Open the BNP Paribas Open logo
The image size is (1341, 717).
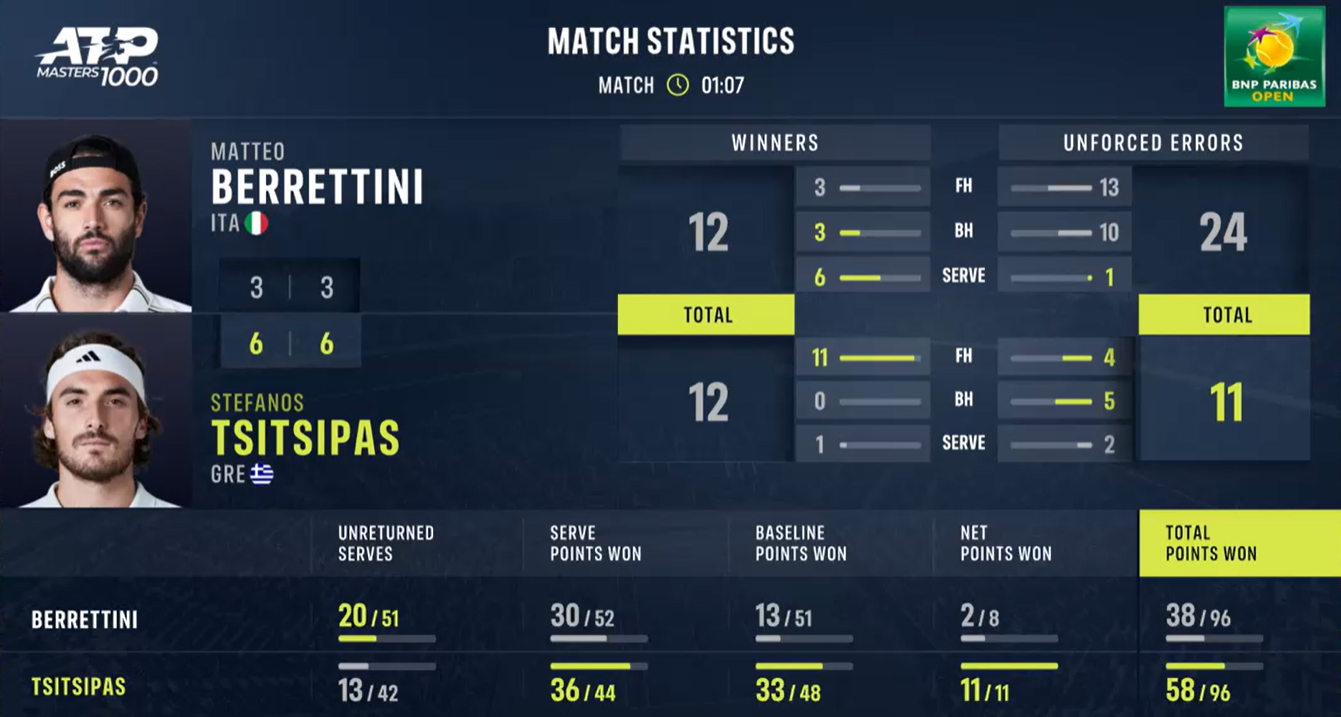coord(1273,56)
